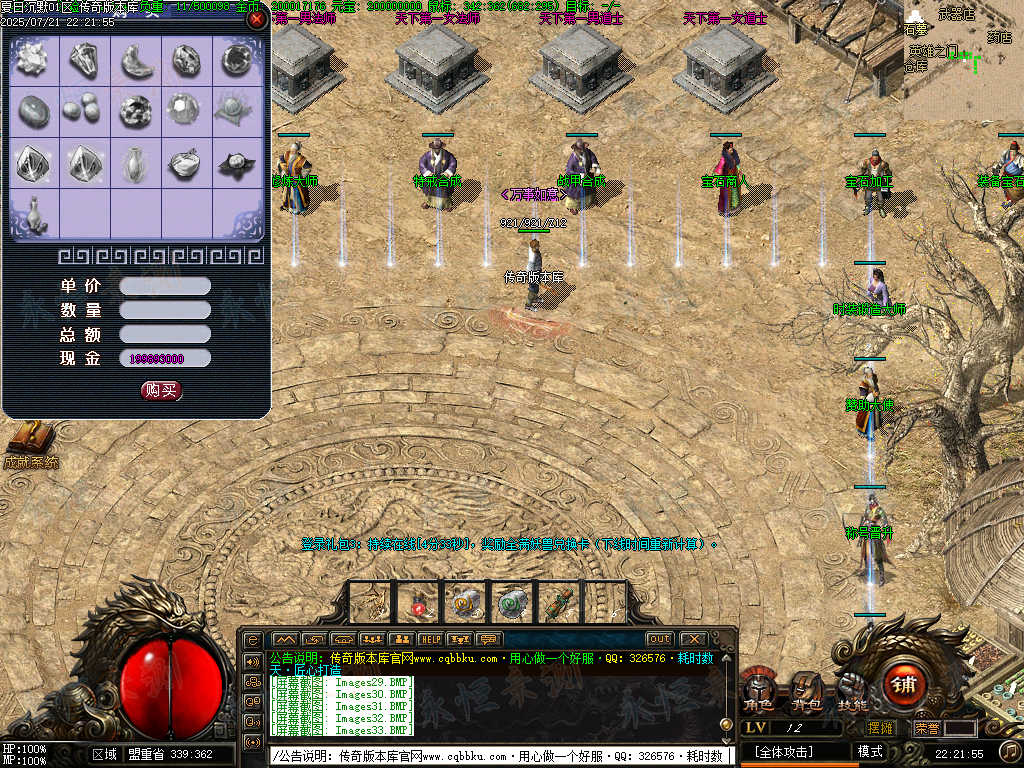The image size is (1024, 768).
Task: Click the HELP button on chat toolbar
Action: point(430,639)
